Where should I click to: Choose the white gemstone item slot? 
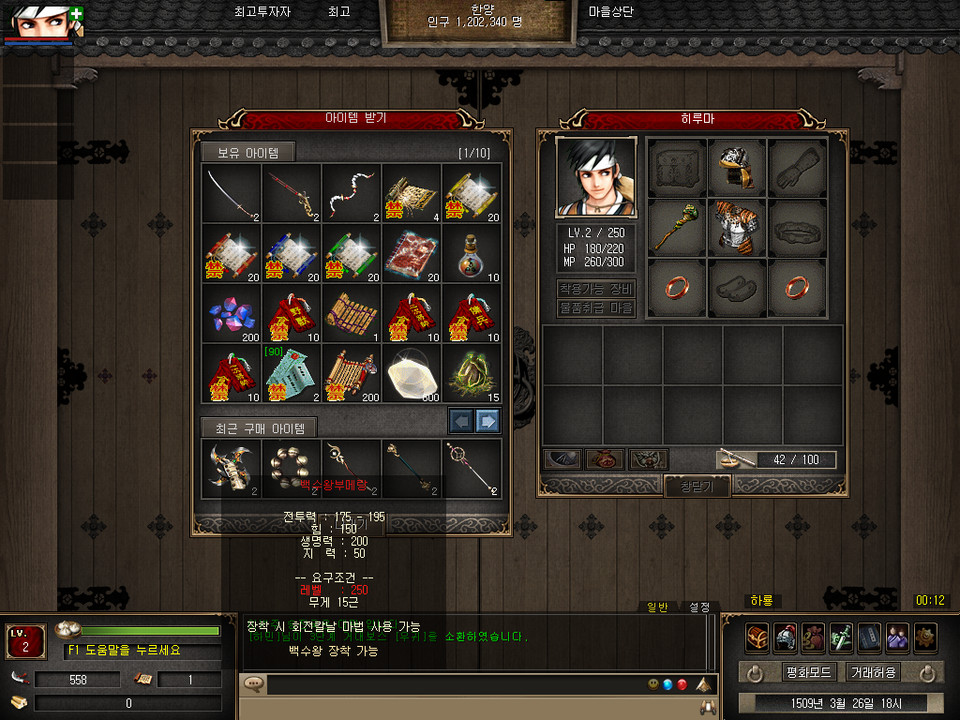[x=411, y=373]
